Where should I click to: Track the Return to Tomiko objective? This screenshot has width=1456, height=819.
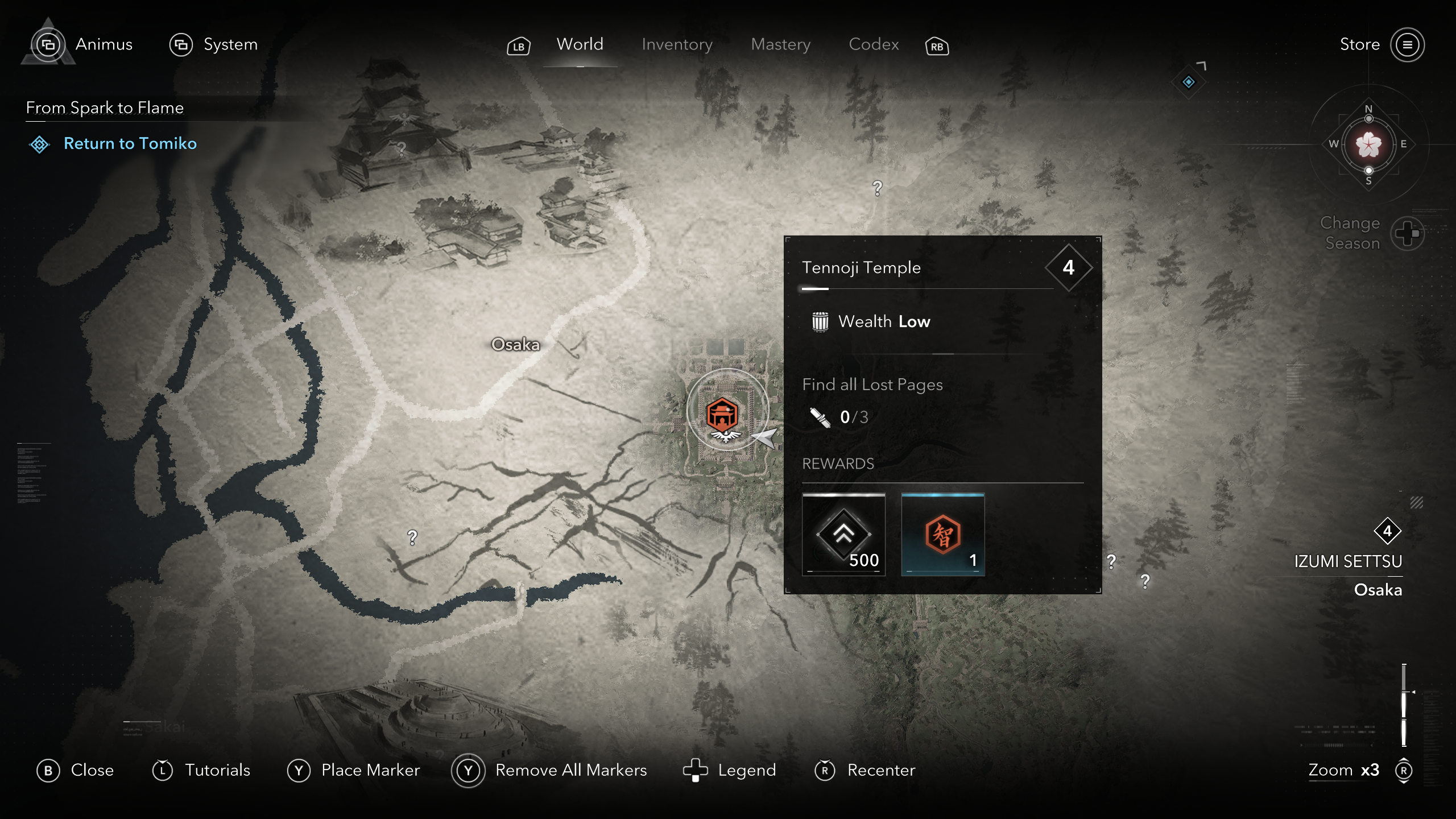tap(130, 143)
